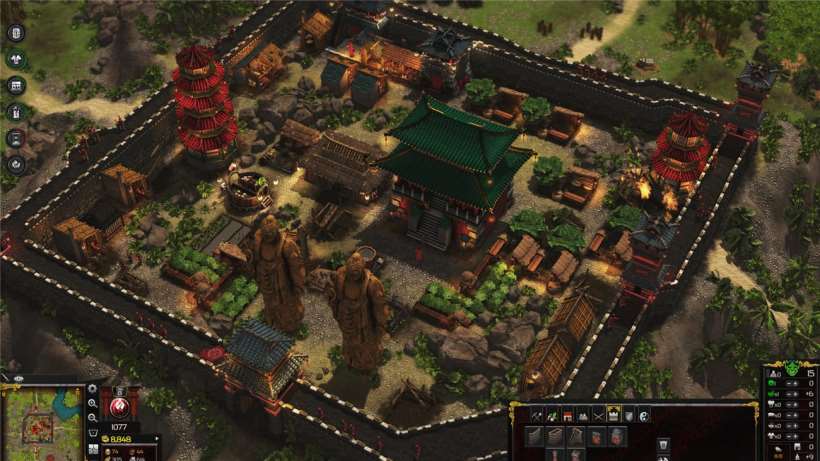Viewport: 820px width, 461px height.
Task: Click the market stall icon on left sidebar
Action: pos(16,85)
